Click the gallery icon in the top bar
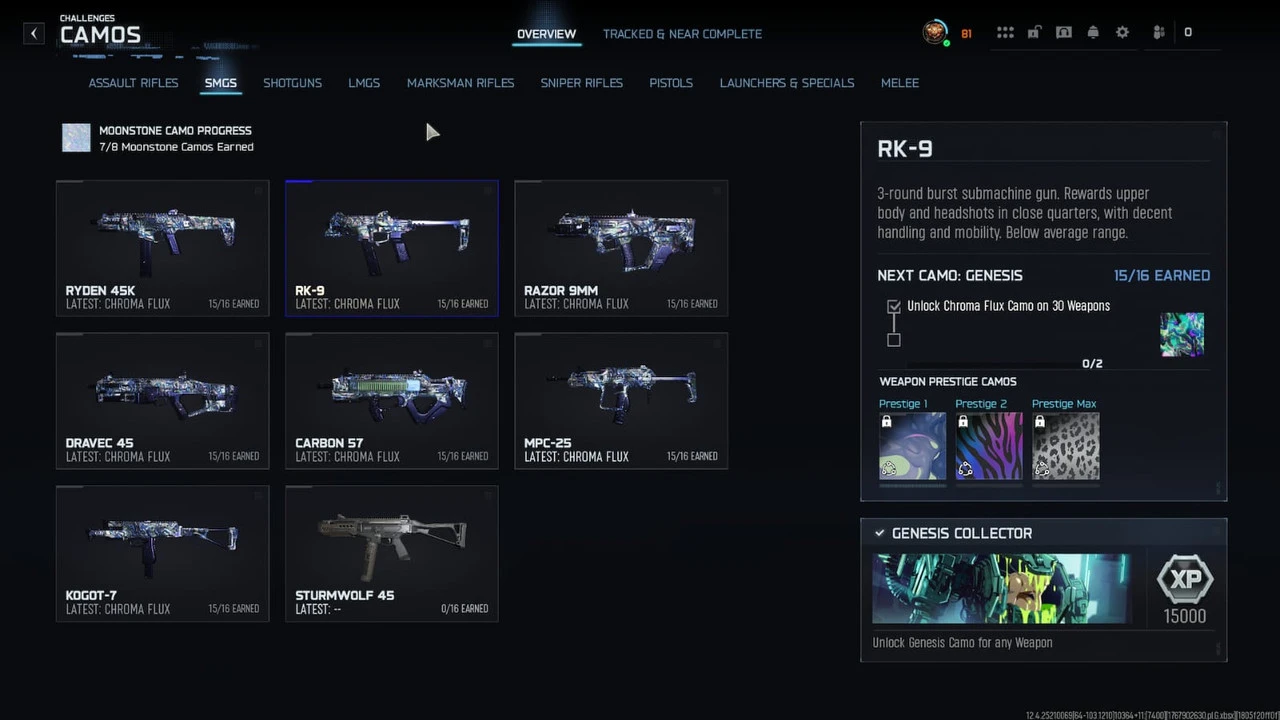 pyautogui.click(x=1063, y=32)
